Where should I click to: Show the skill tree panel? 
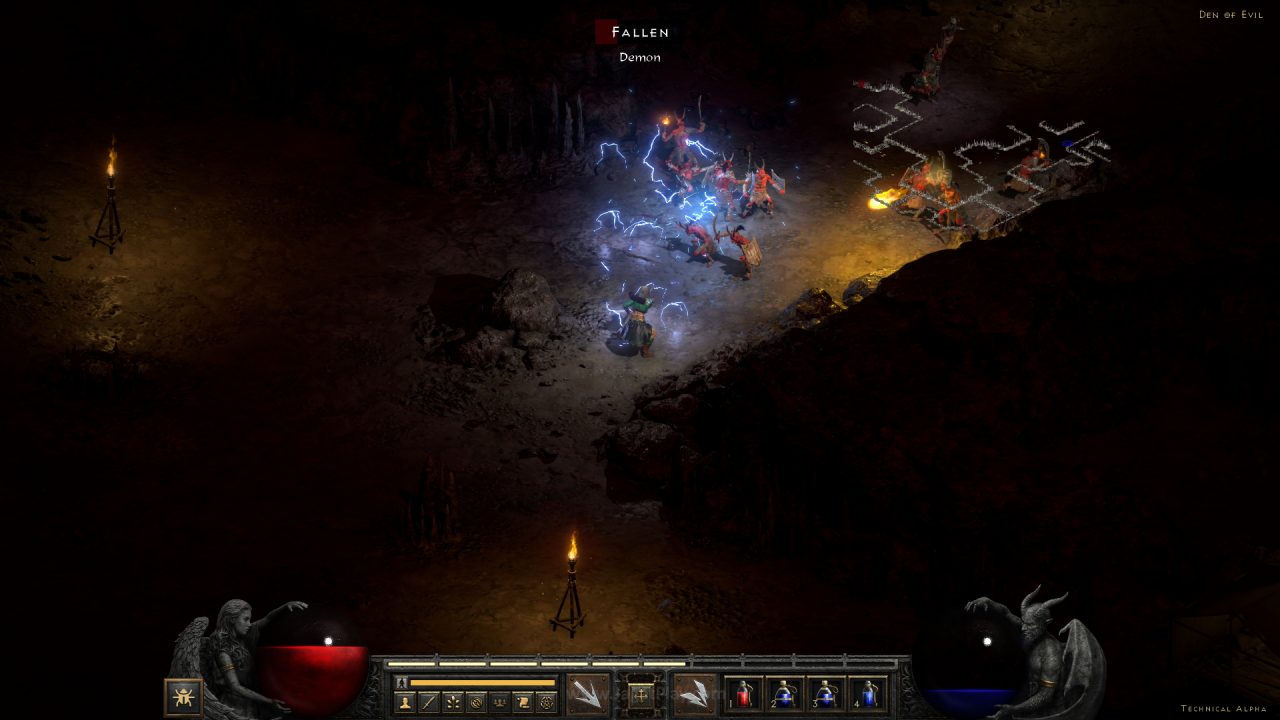click(453, 702)
